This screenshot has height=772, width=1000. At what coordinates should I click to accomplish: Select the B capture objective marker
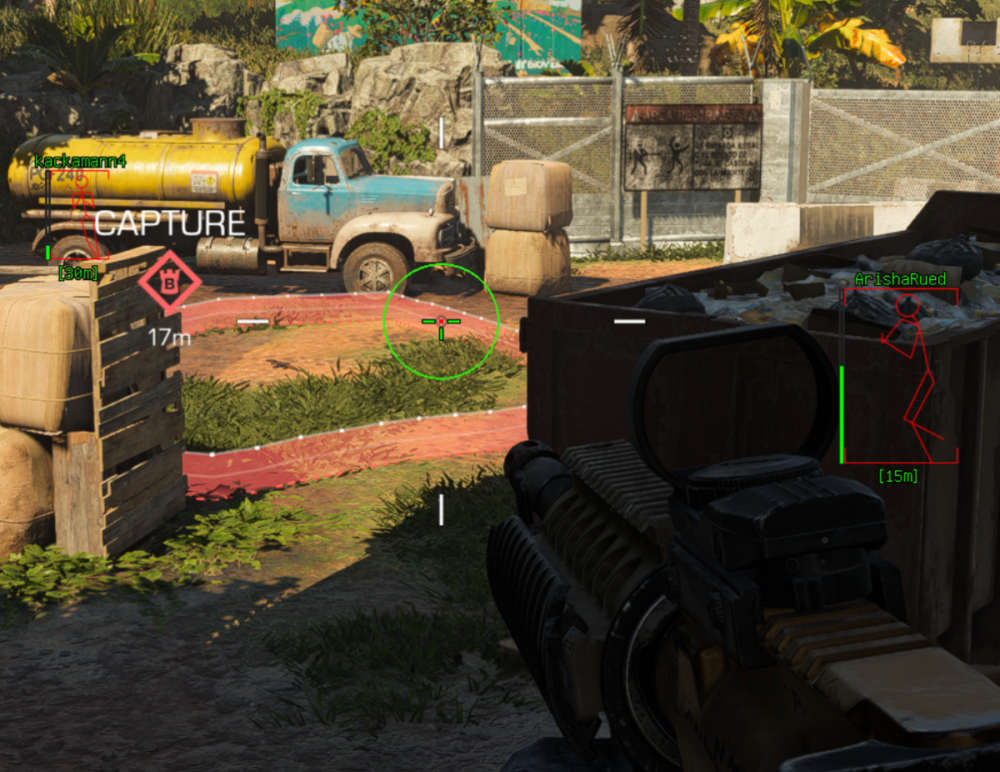click(x=169, y=283)
